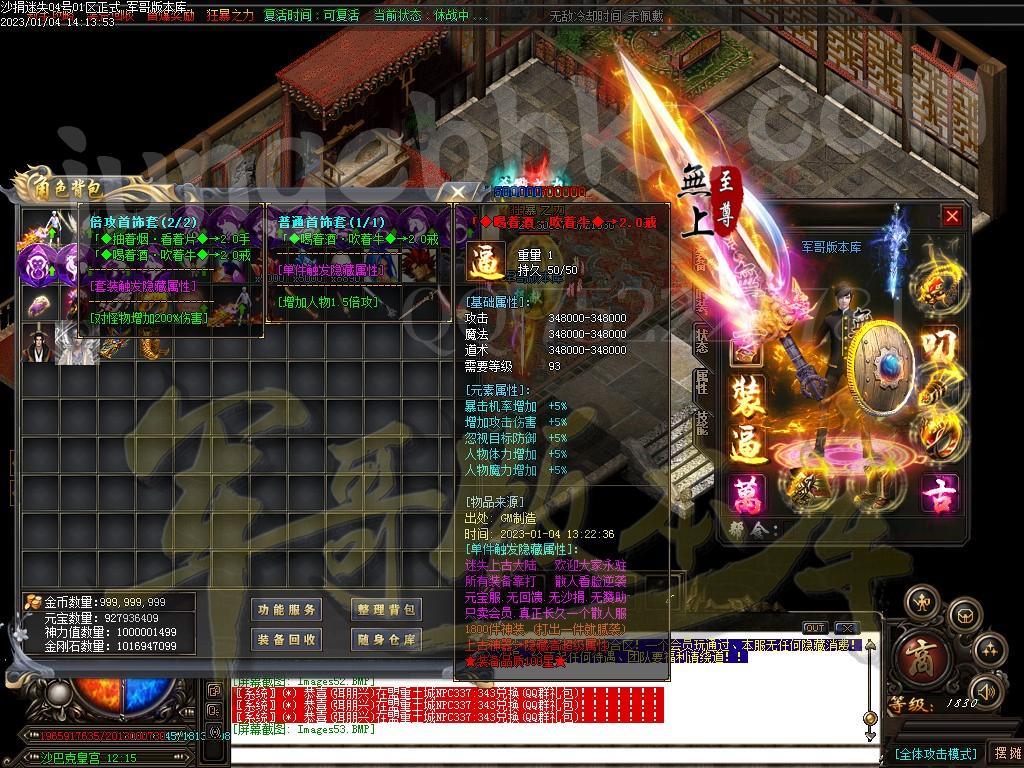
Task: Open the 随身仓库 portable warehouse
Action: 386,640
